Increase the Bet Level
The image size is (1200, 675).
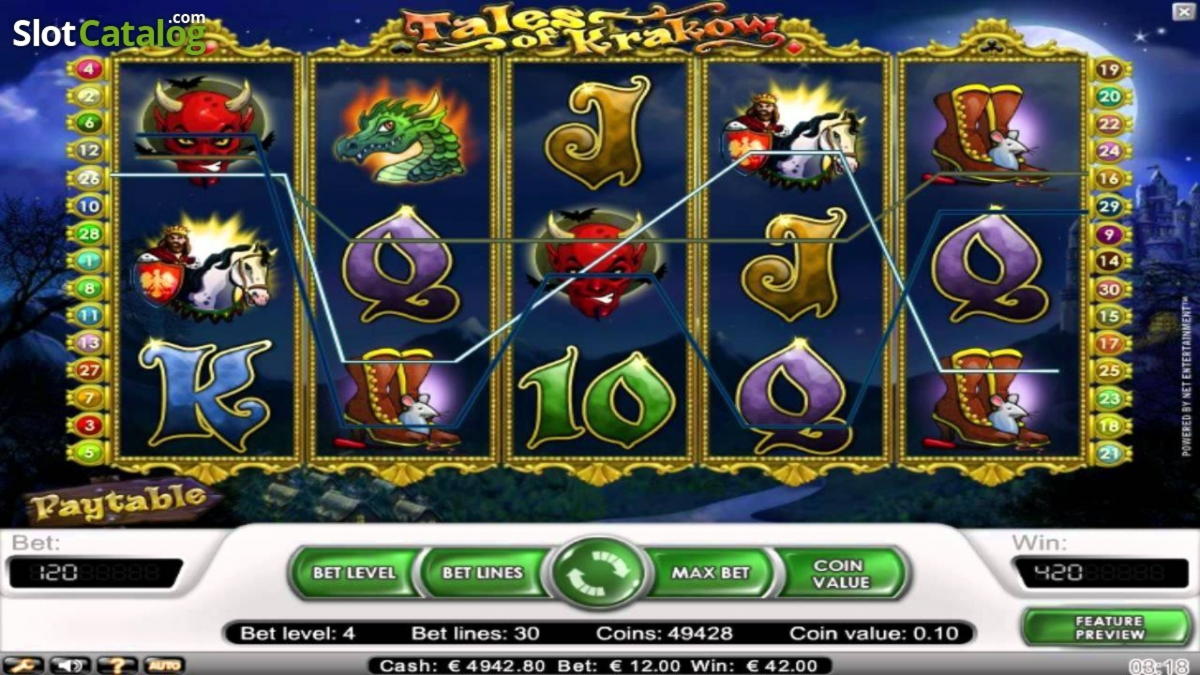354,573
